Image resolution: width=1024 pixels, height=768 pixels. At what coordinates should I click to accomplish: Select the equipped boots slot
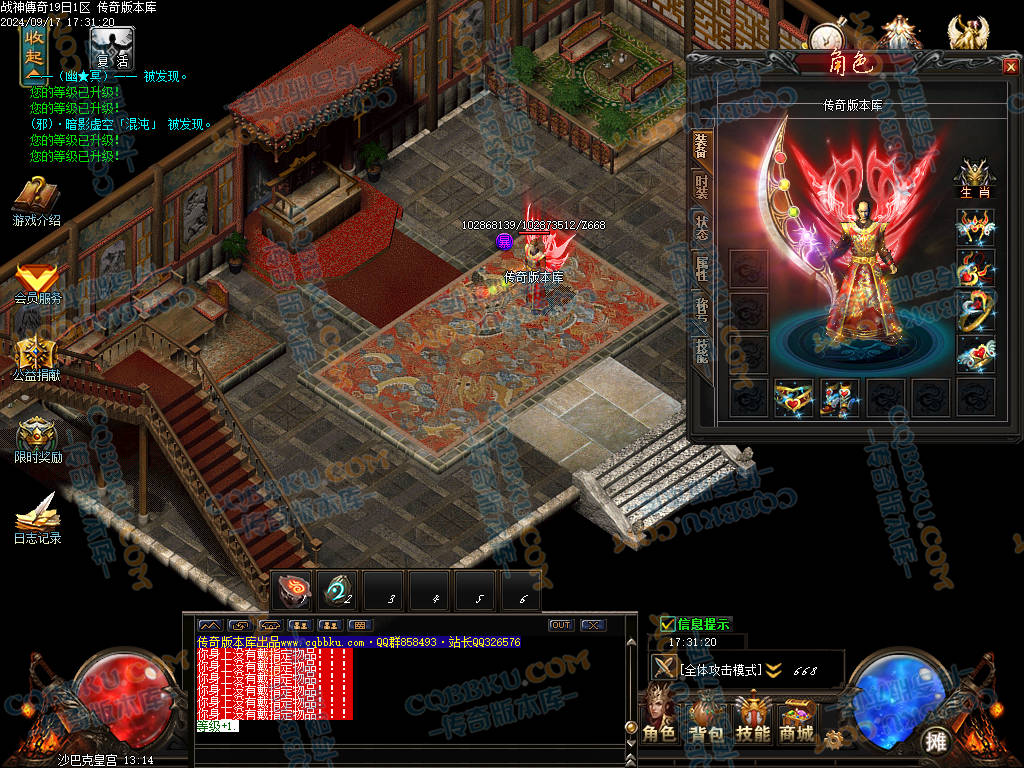click(839, 397)
